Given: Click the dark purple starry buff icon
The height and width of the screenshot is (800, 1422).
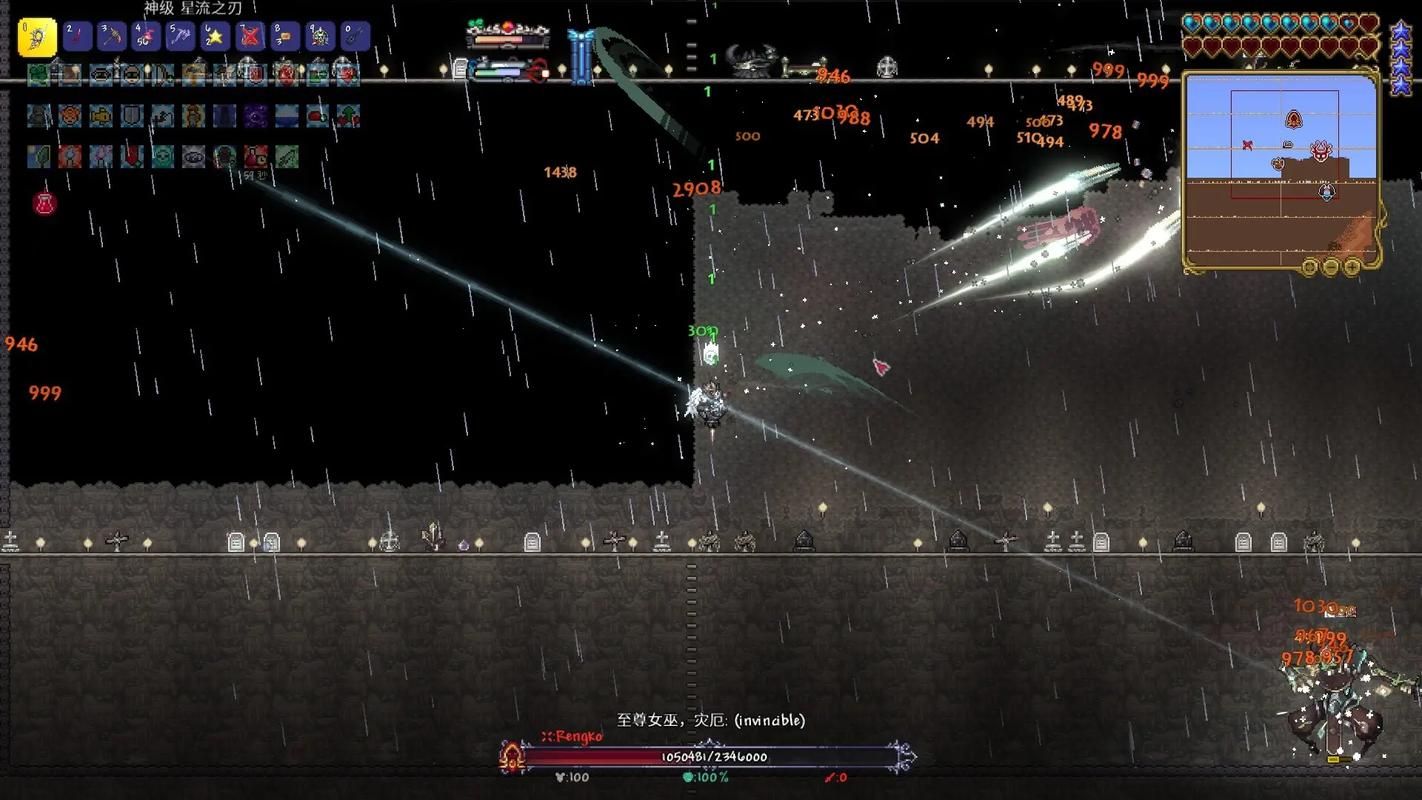Looking at the screenshot, I should 256,116.
